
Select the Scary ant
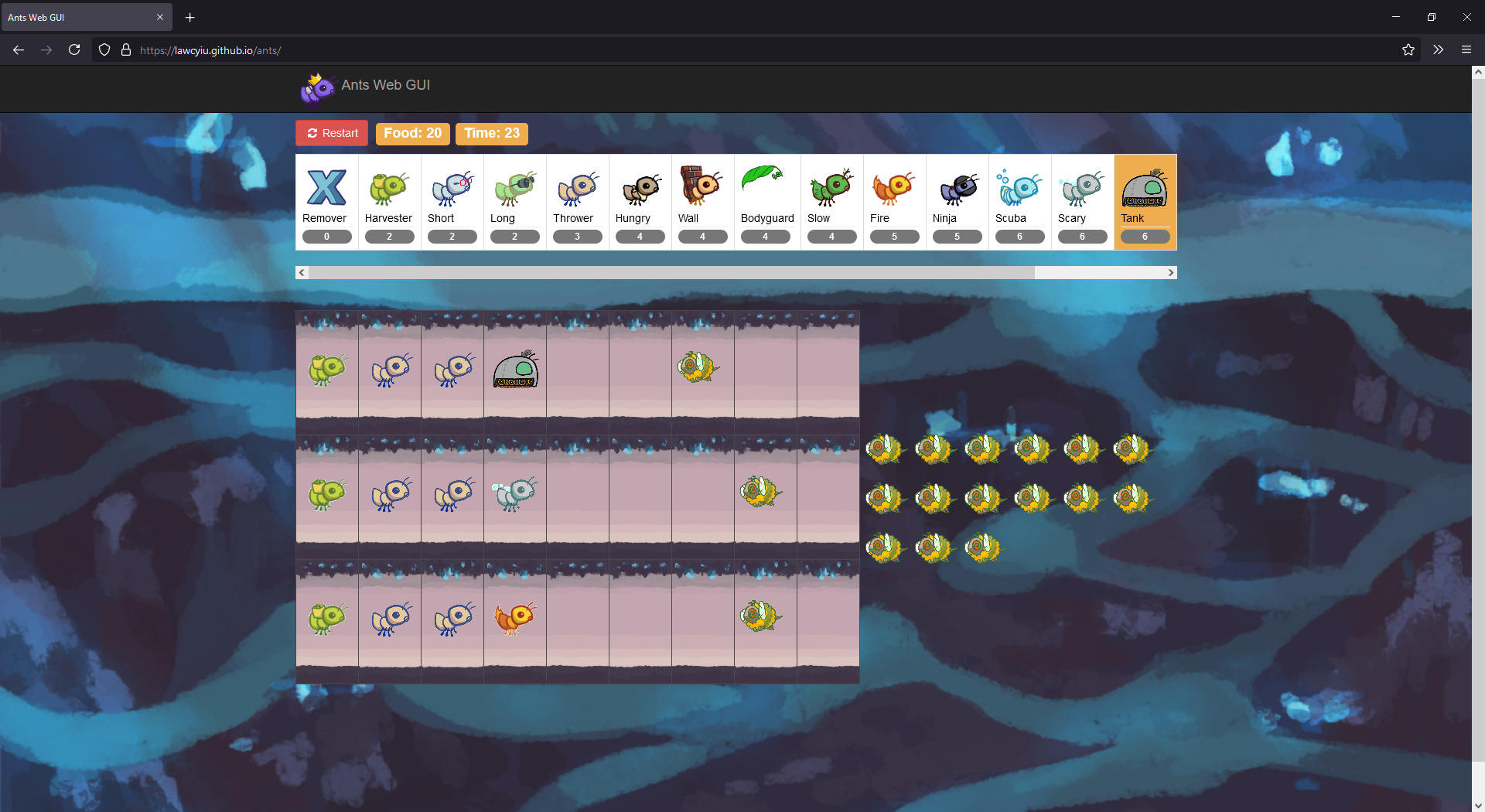[1082, 202]
